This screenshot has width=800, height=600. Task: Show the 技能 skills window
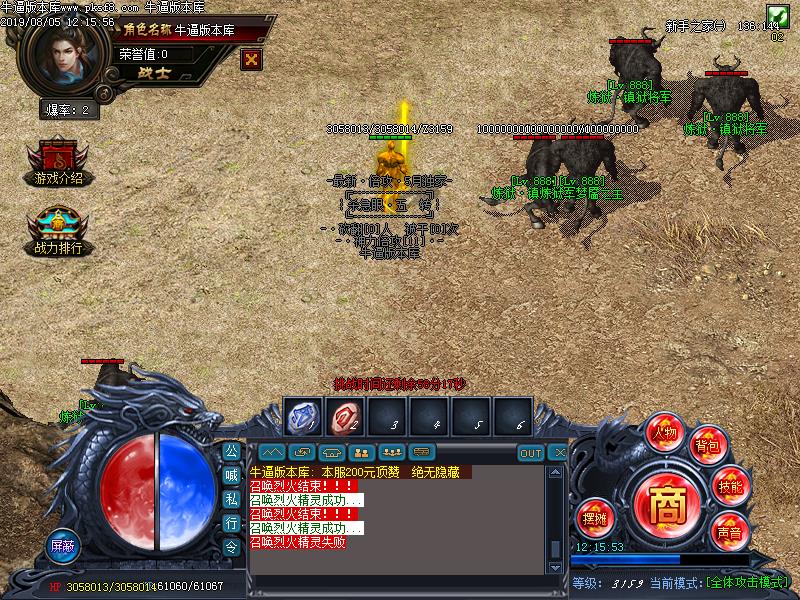(x=731, y=486)
